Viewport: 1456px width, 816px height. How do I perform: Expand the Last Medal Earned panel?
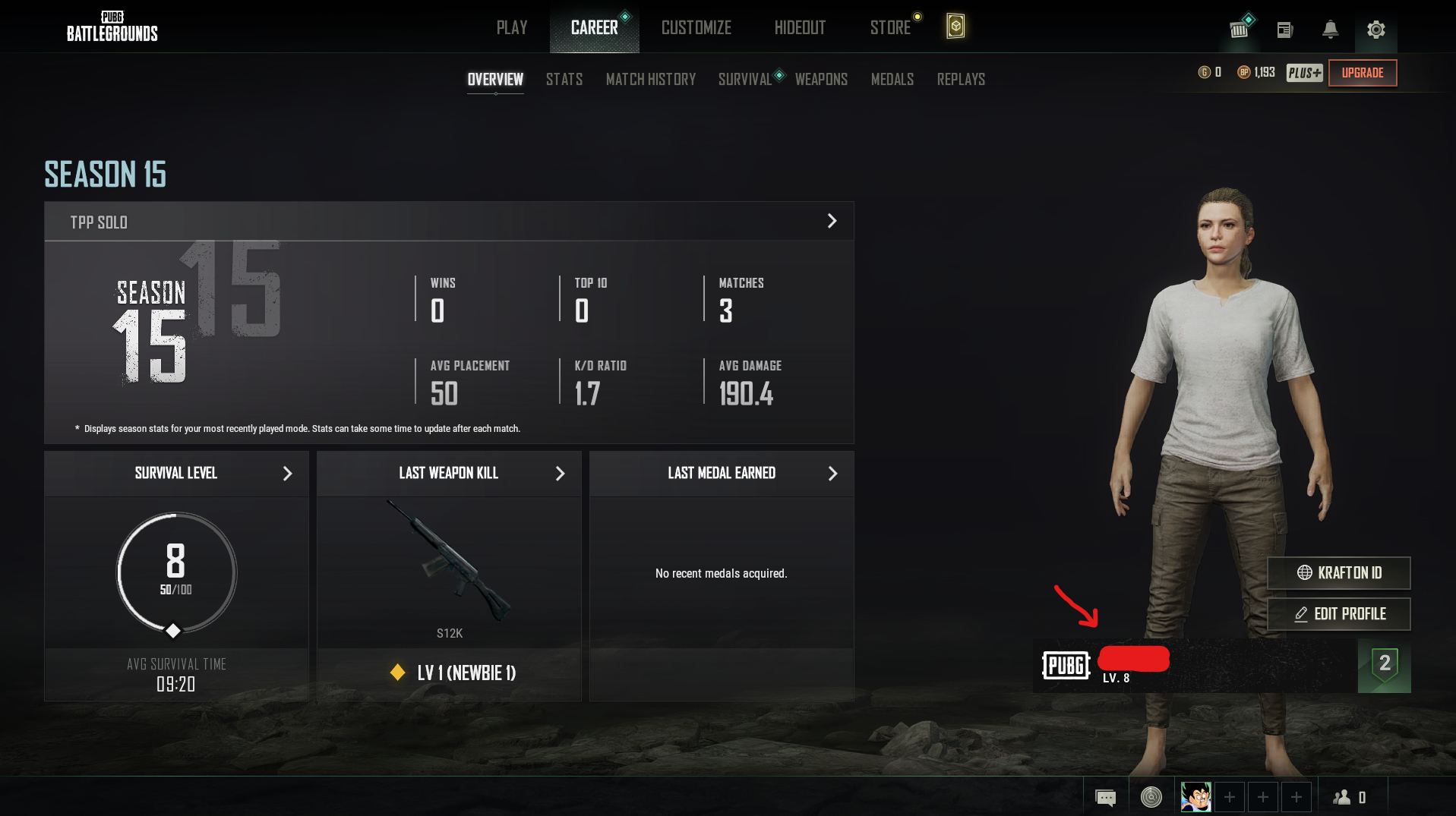coord(832,473)
